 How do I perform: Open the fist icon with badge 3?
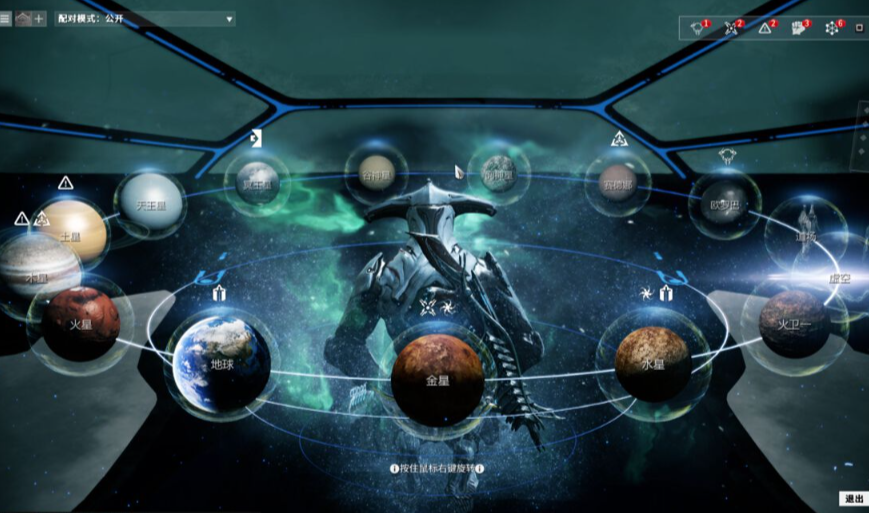point(798,28)
